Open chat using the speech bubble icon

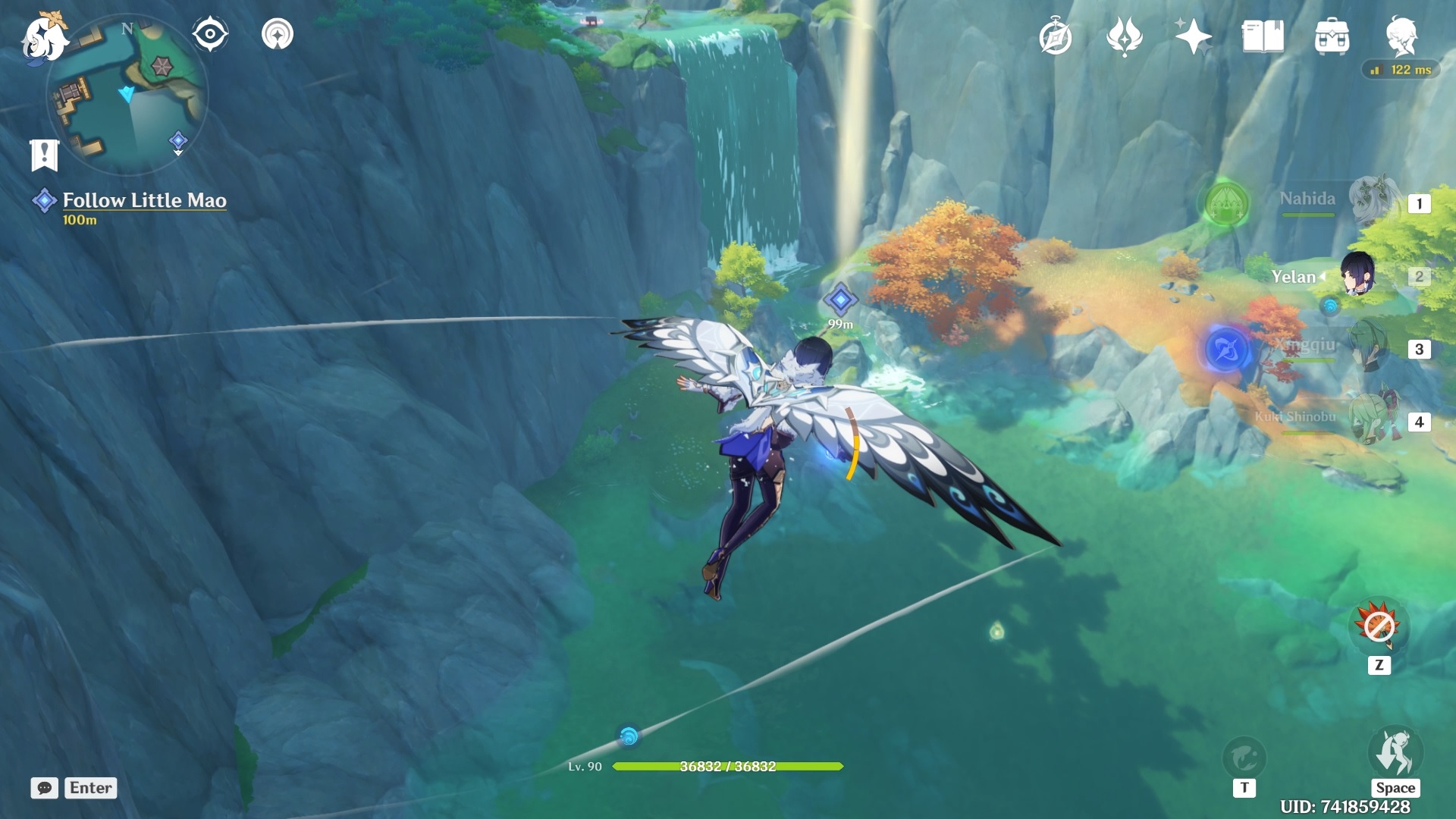pyautogui.click(x=45, y=788)
